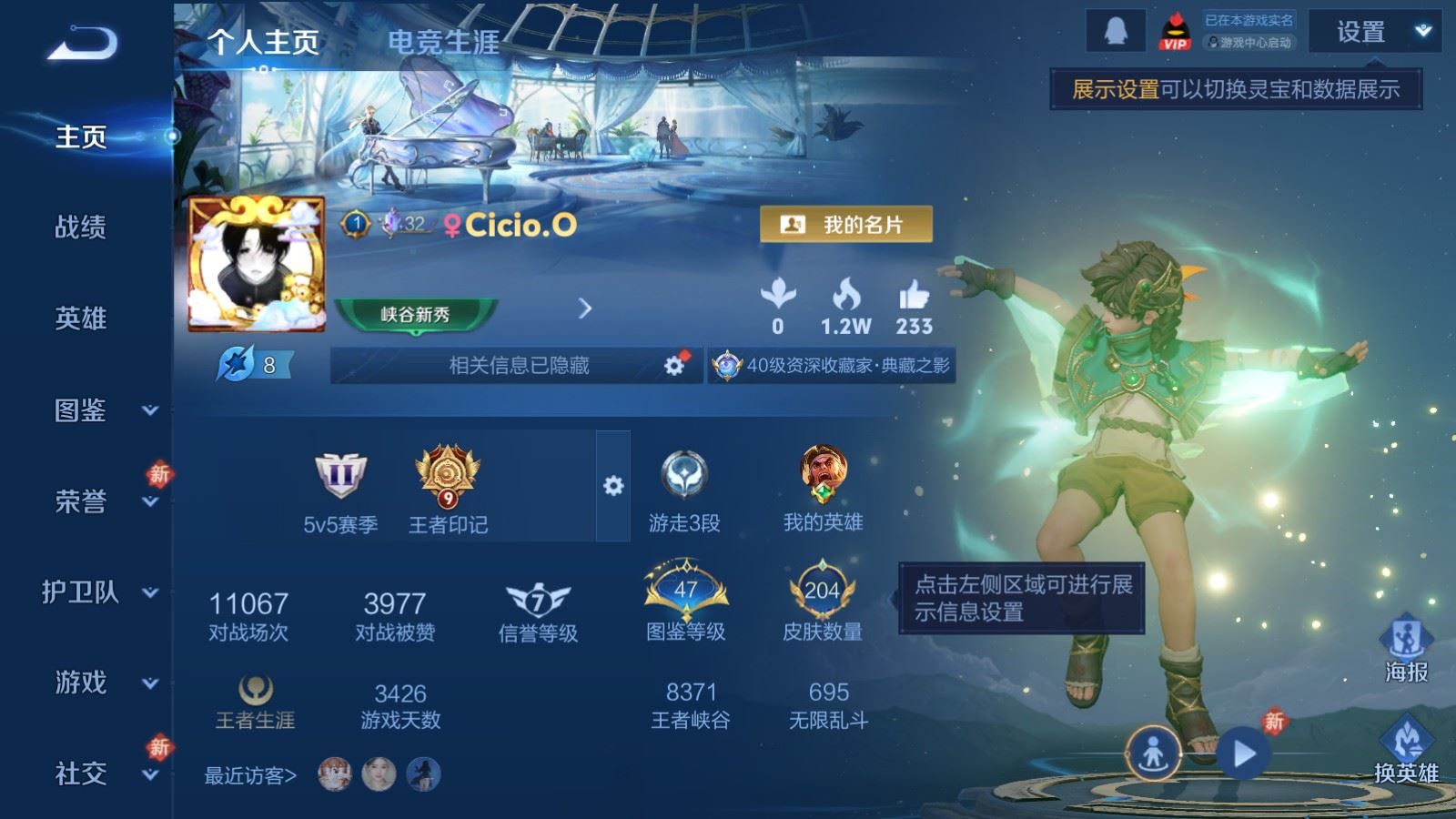
Task: Expand the 荣誉 sidebar entry
Action: click(98, 501)
